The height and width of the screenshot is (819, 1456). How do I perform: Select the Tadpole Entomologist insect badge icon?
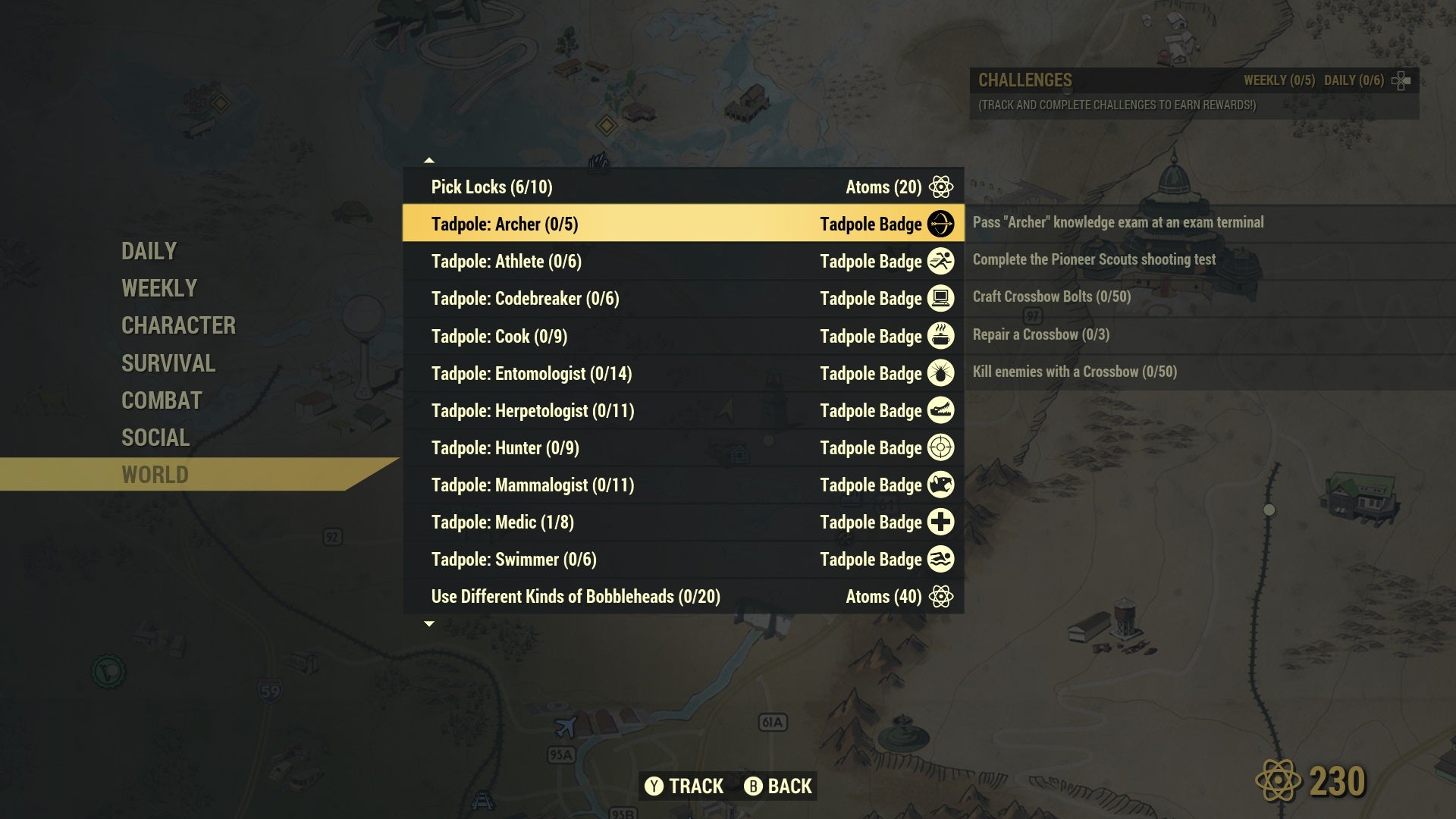[942, 372]
